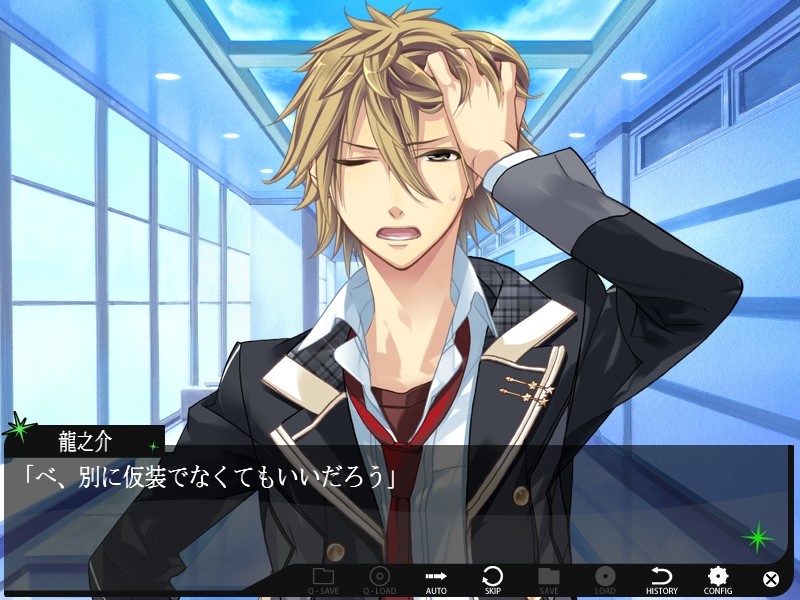Open the CONFIG settings gear
800x600 pixels.
click(717, 579)
